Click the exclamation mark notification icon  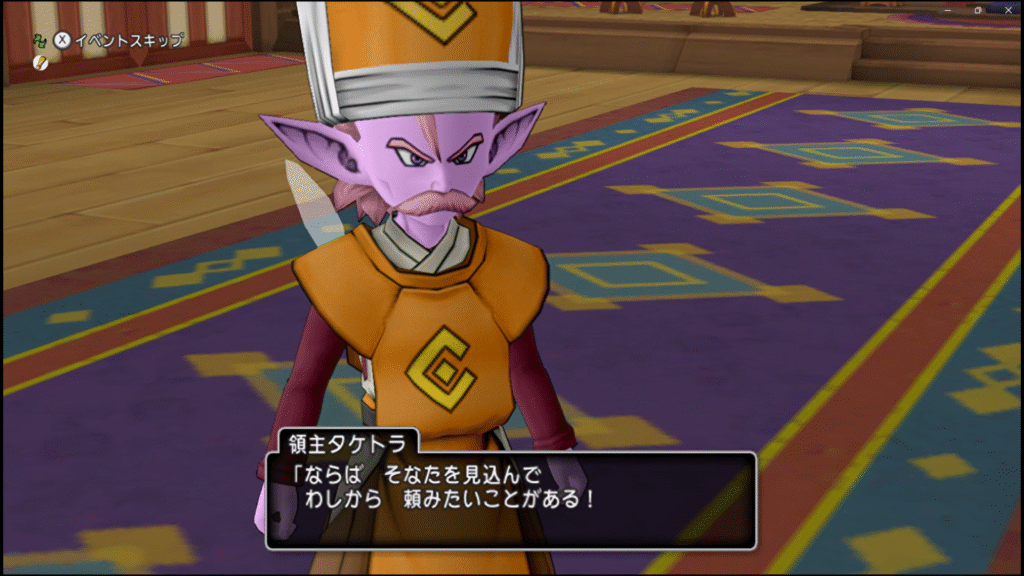coord(41,62)
